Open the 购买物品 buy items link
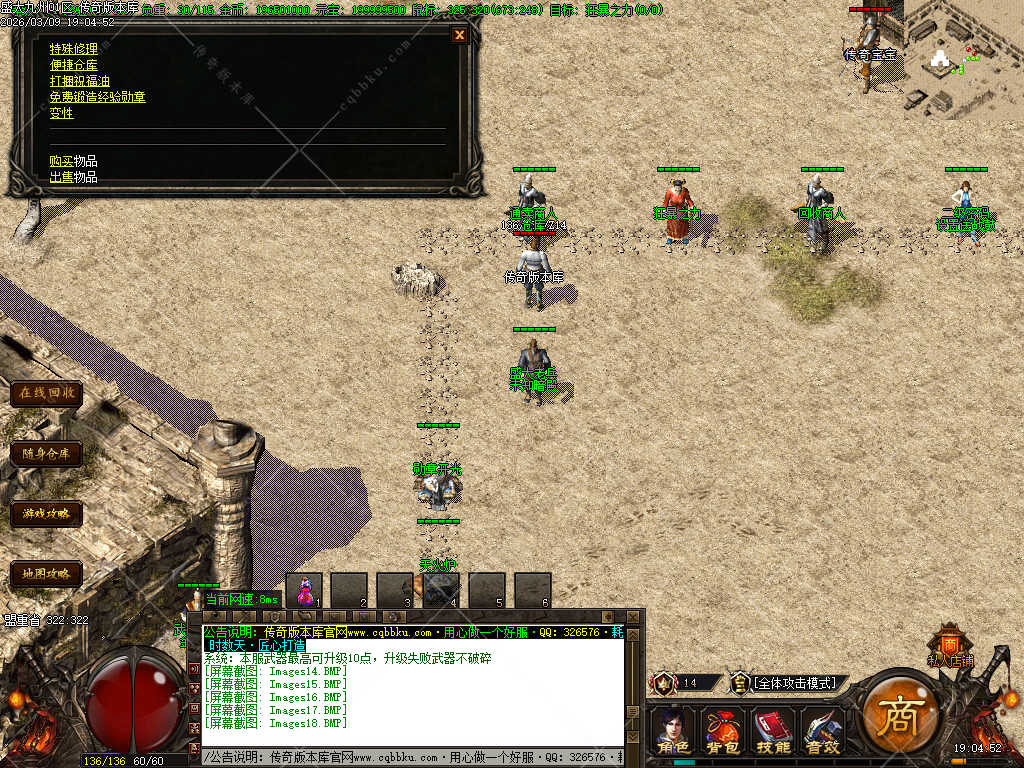The height and width of the screenshot is (768, 1024). [x=73, y=161]
